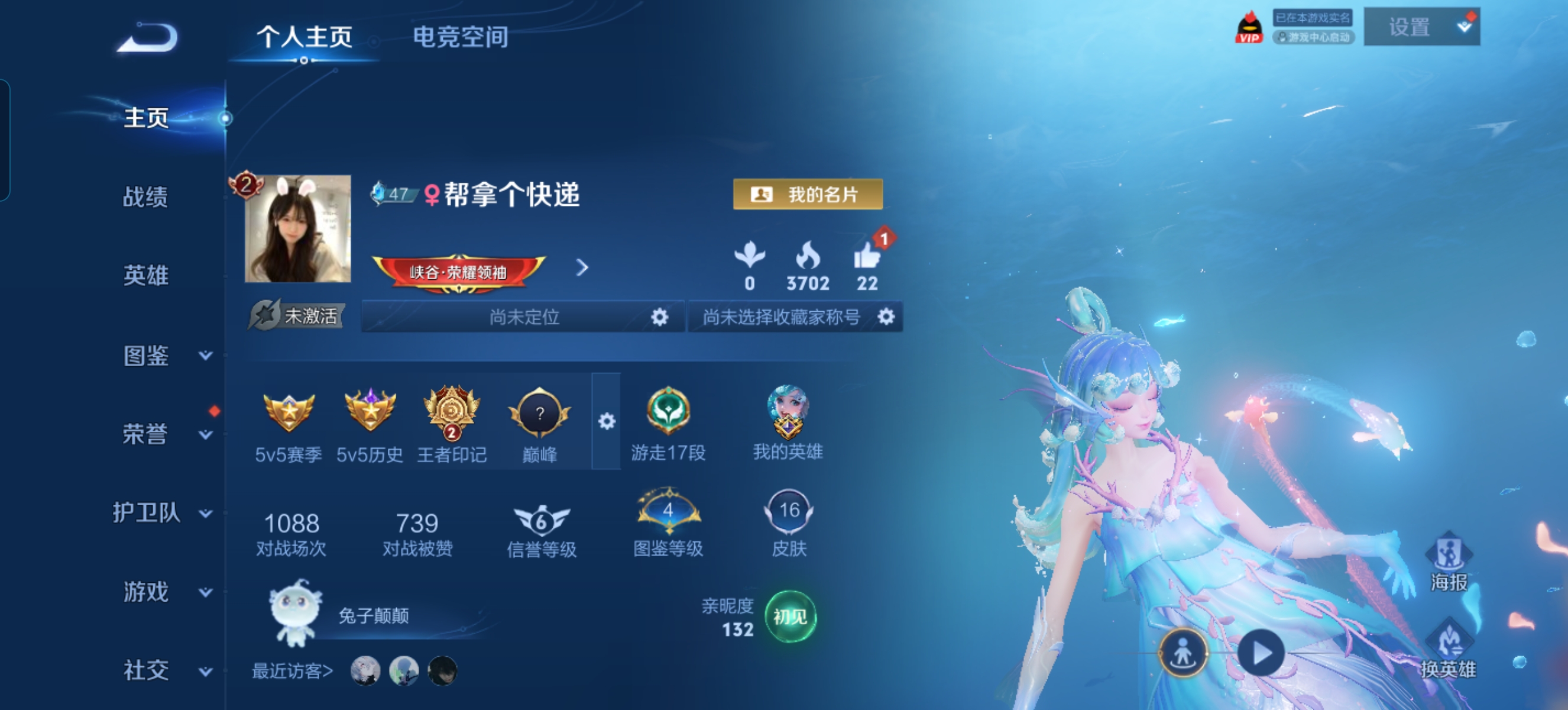
Task: Open the 战绩 battle record section
Action: click(x=145, y=196)
